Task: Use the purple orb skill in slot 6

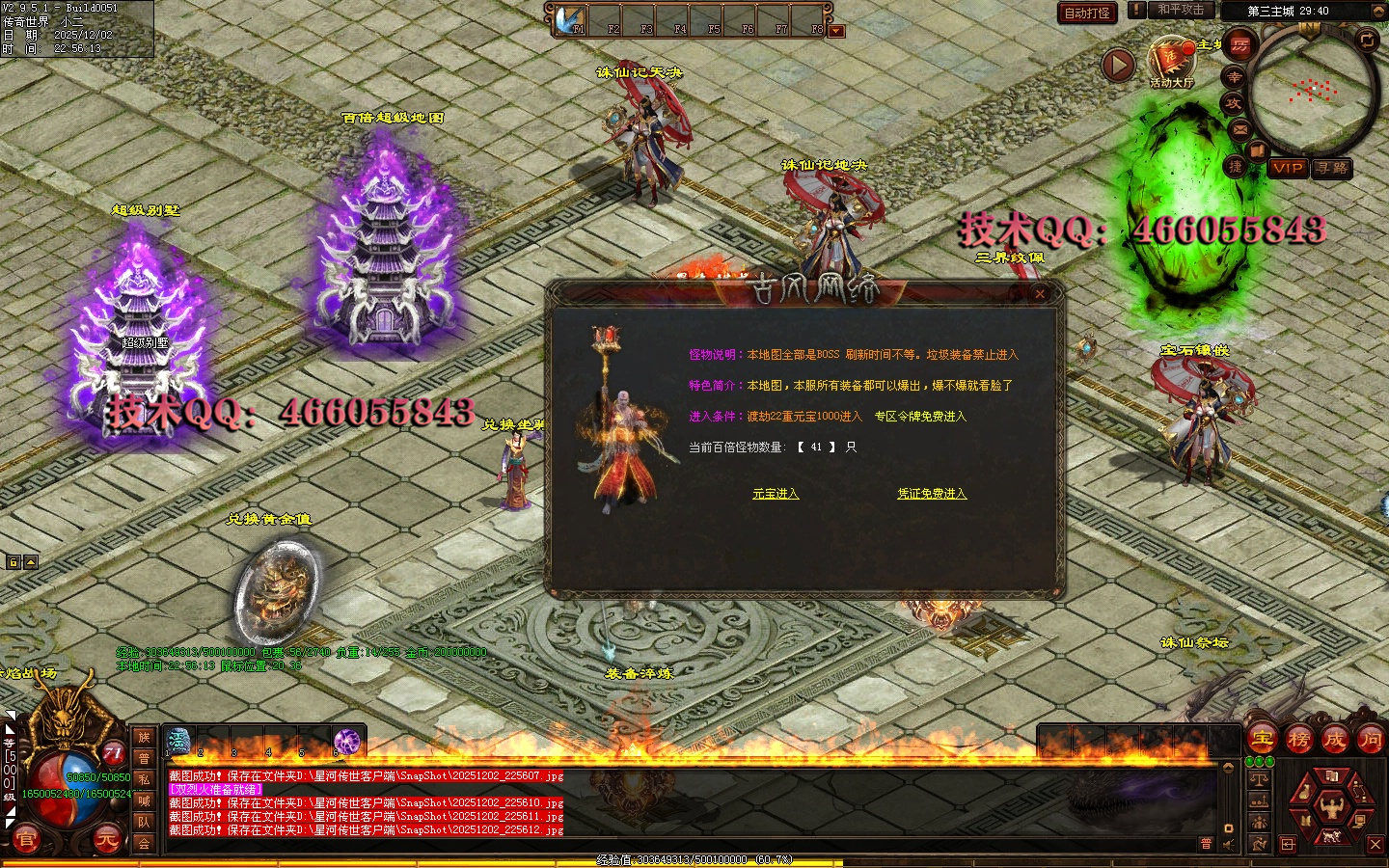Action: coord(346,741)
